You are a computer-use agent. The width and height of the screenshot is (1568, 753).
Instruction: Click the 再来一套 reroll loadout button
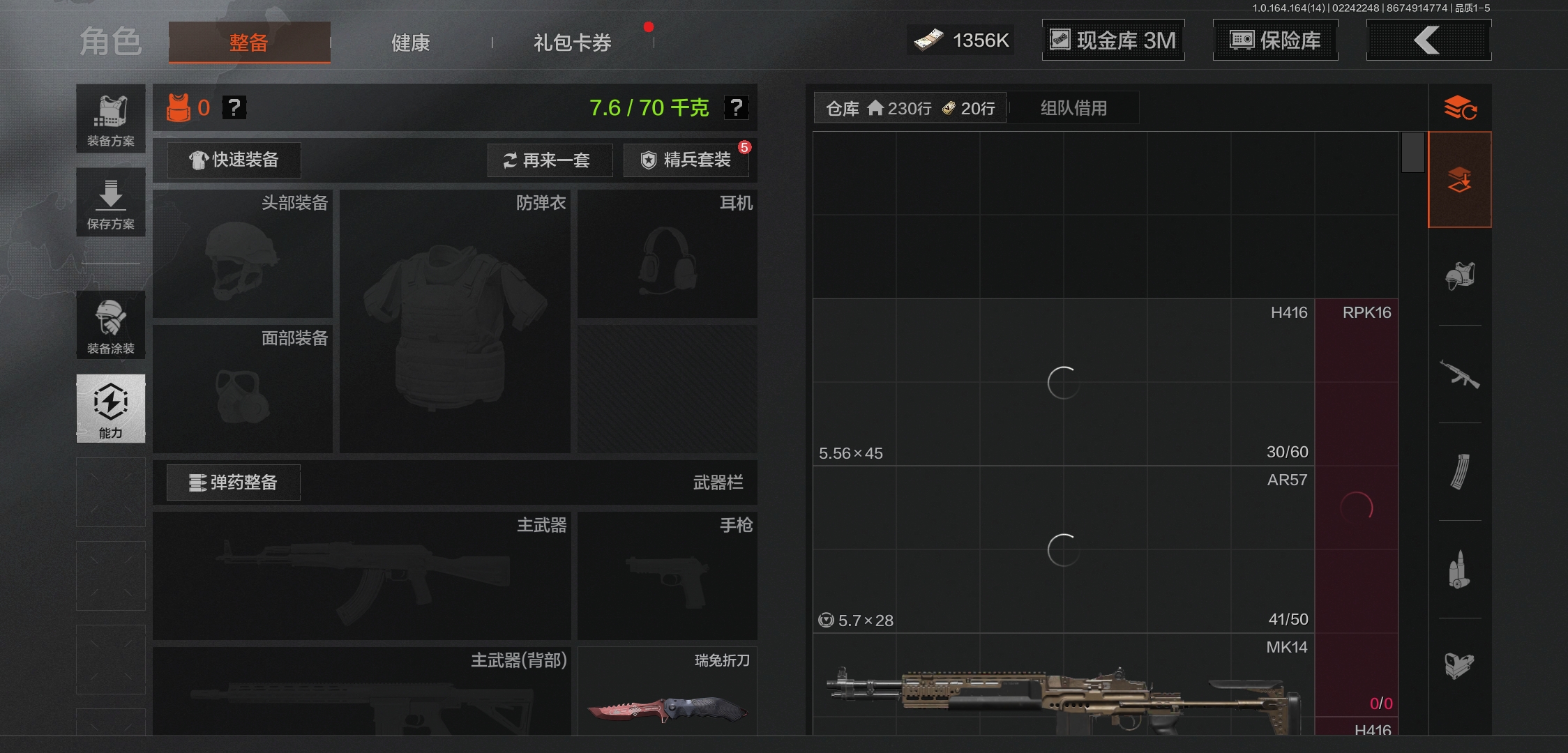tap(550, 160)
